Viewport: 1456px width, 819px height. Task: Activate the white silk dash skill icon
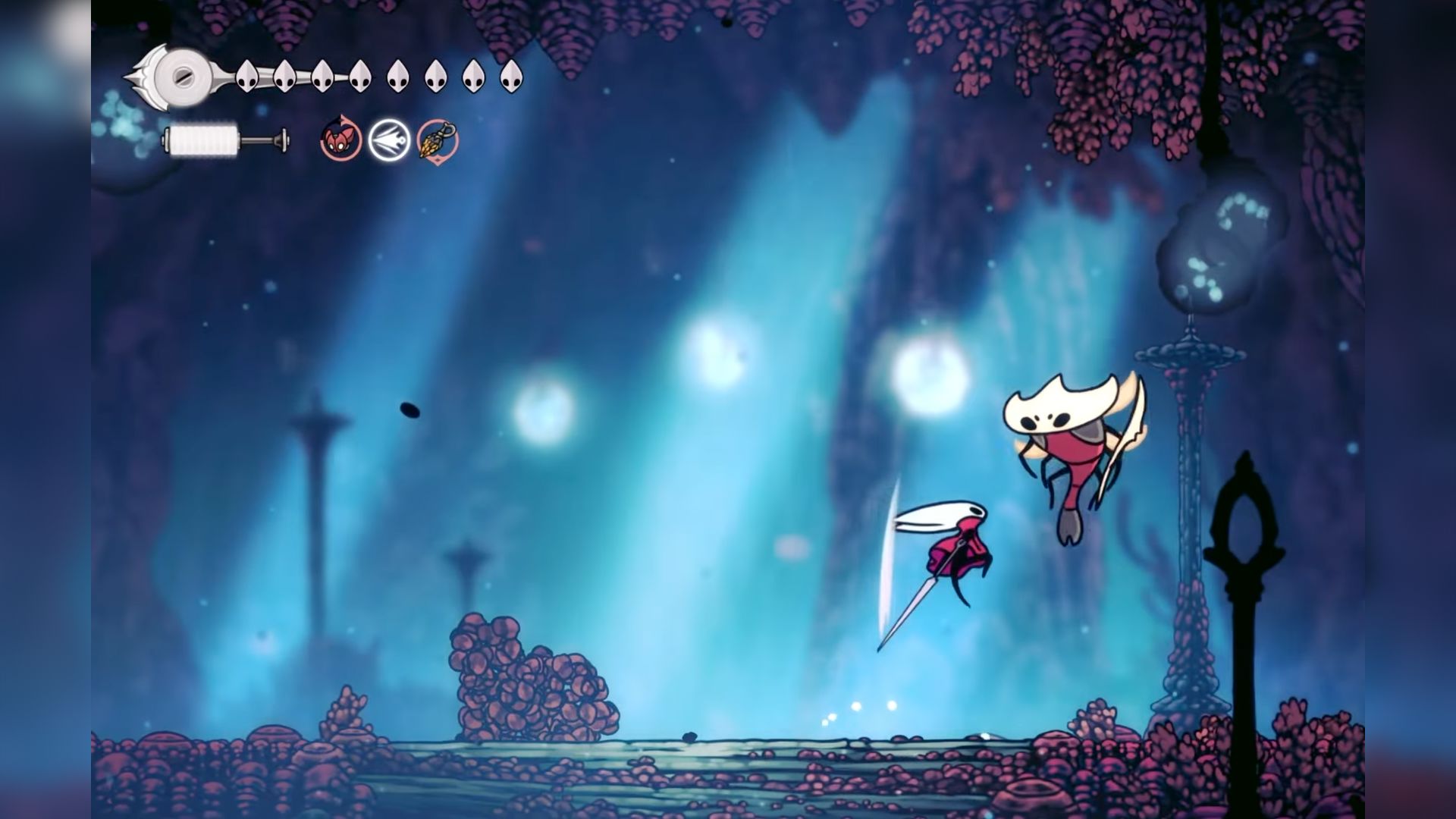[389, 140]
